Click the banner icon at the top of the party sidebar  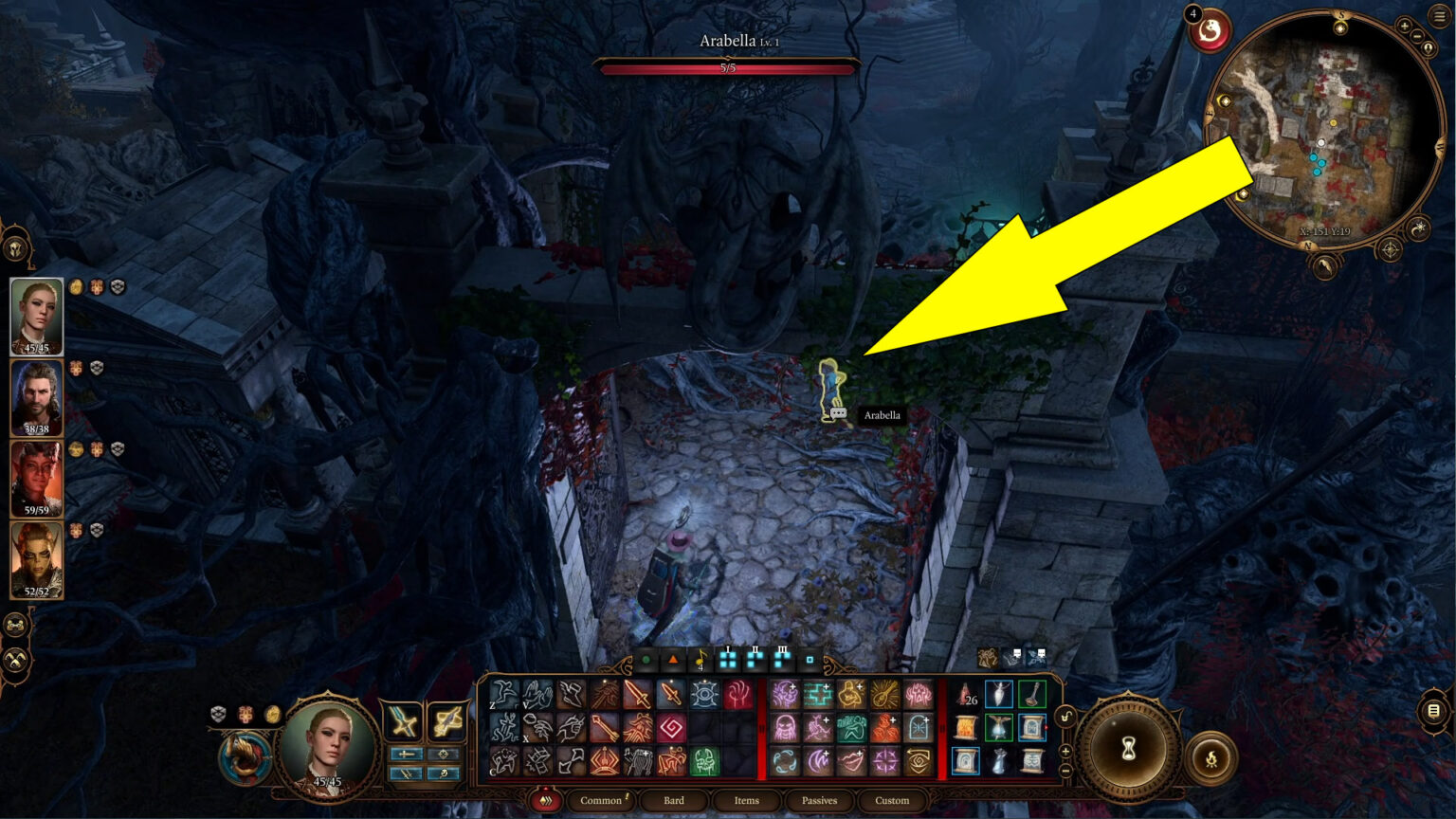pyautogui.click(x=14, y=249)
